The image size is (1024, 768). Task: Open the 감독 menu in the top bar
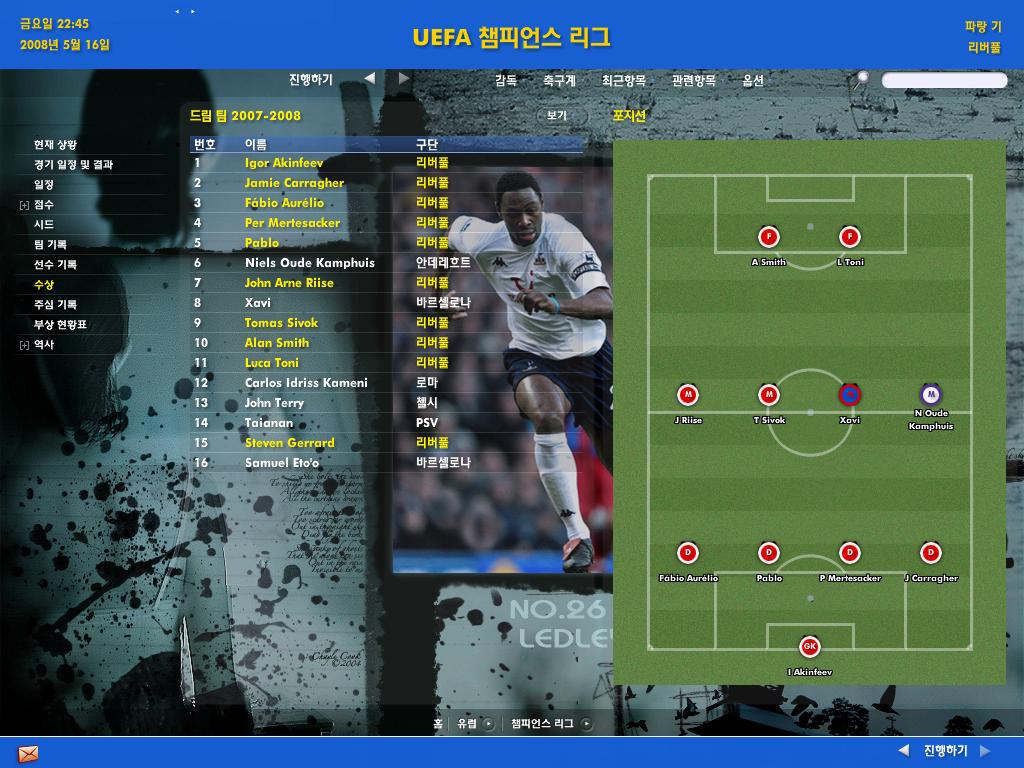pos(506,81)
